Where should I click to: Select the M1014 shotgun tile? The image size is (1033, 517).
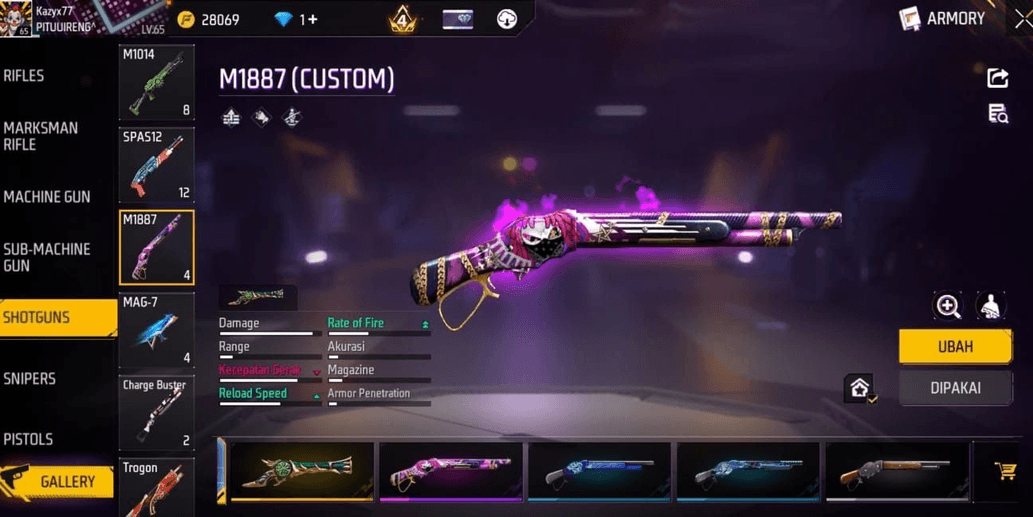coord(156,83)
